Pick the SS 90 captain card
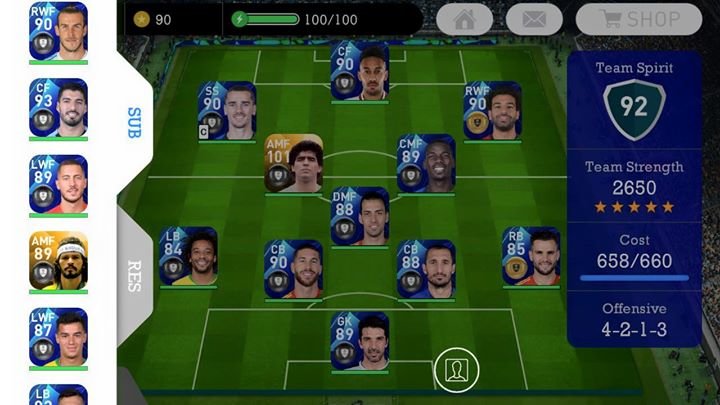The height and width of the screenshot is (405, 720). coord(227,110)
